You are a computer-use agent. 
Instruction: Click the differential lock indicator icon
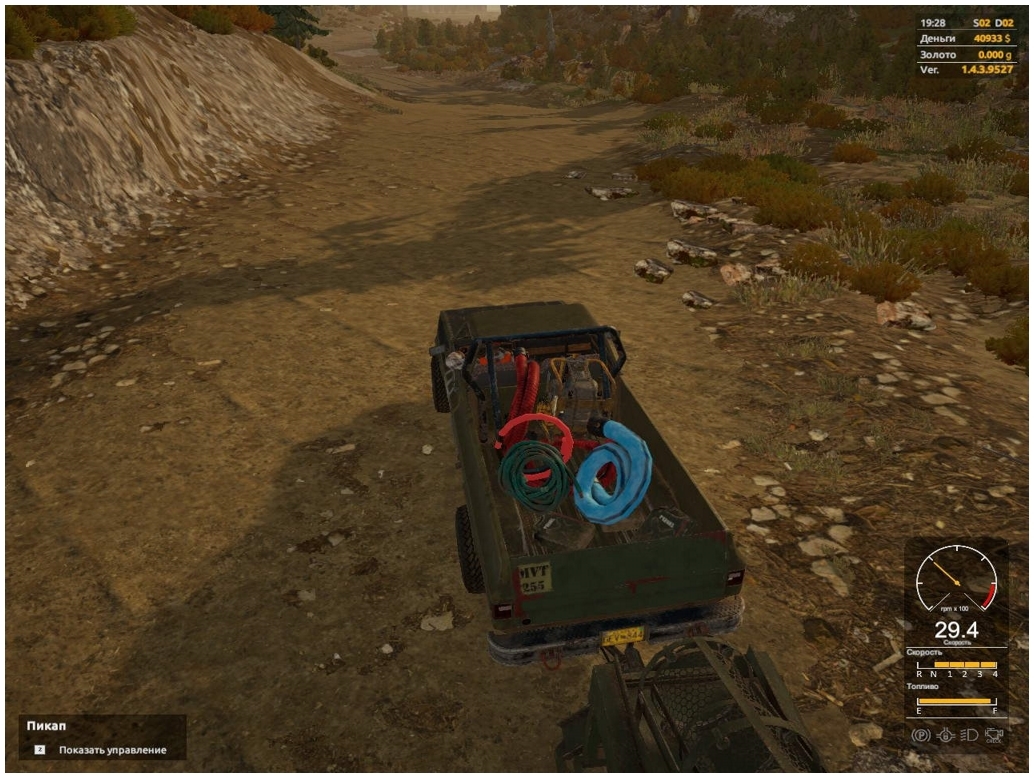coord(944,735)
